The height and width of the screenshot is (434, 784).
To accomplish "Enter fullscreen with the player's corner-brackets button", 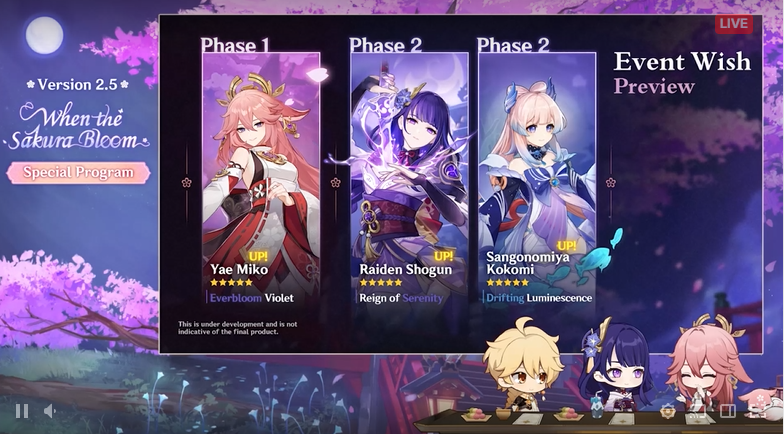I will pyautogui.click(x=758, y=410).
